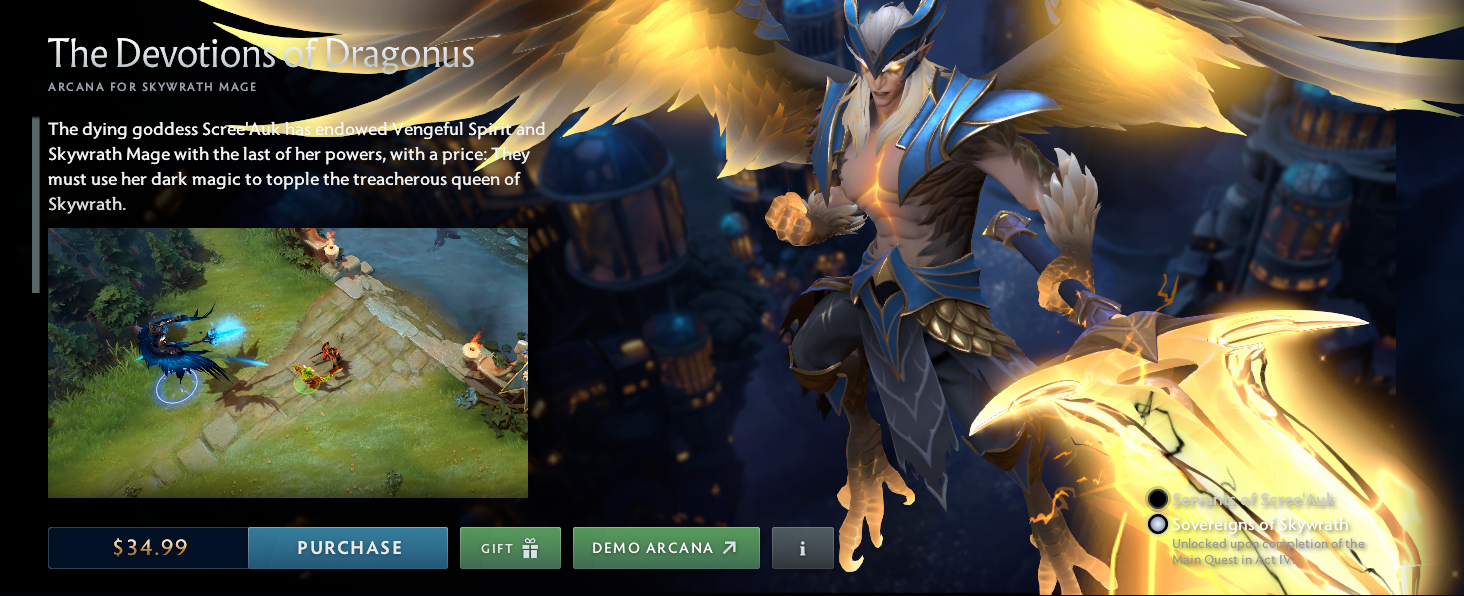Select the Servants of Scree'Auk style
Viewport: 1464px width, 596px height.
tap(1158, 499)
